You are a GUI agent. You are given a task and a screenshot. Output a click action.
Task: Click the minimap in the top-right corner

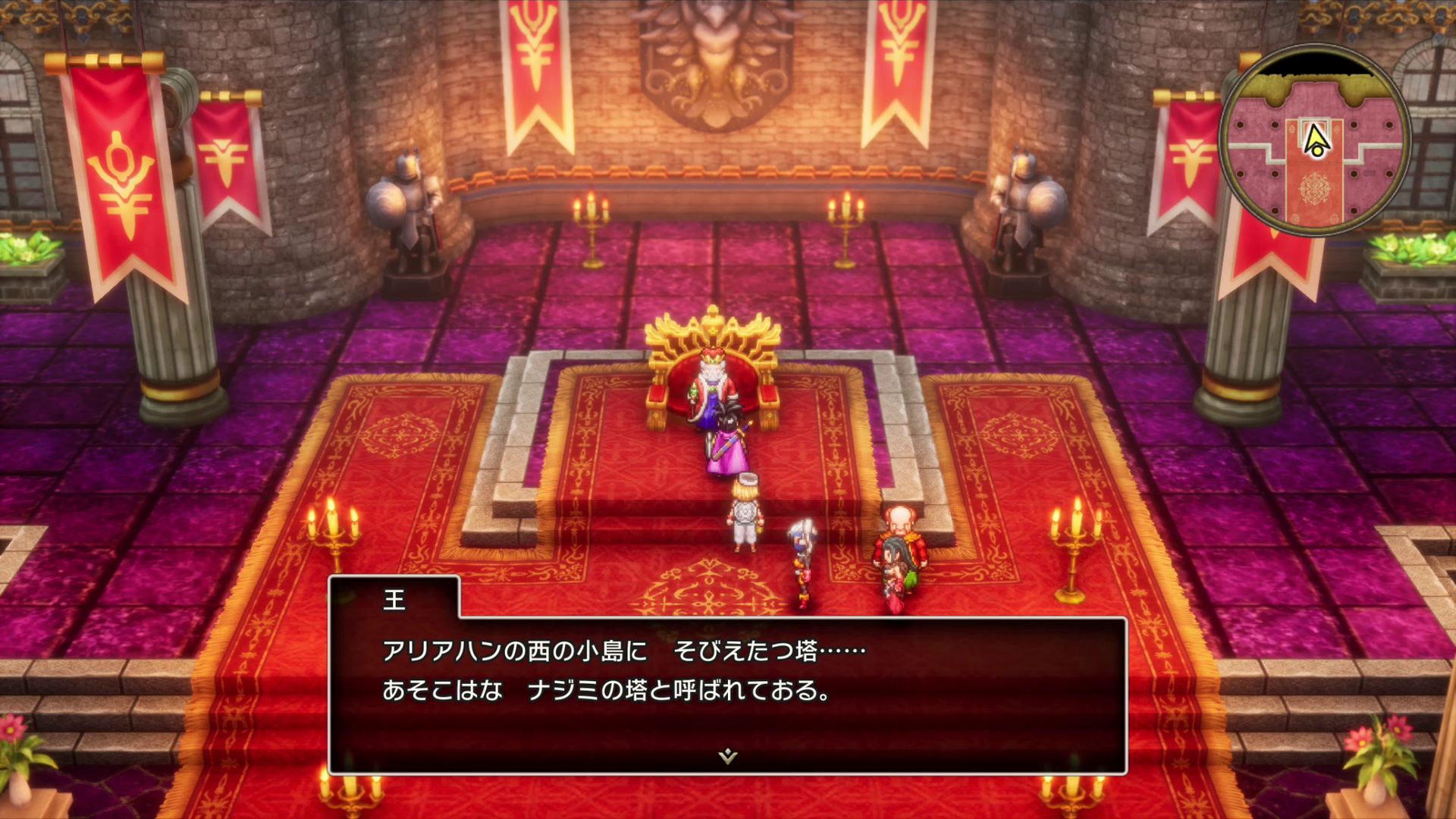coord(1315,139)
